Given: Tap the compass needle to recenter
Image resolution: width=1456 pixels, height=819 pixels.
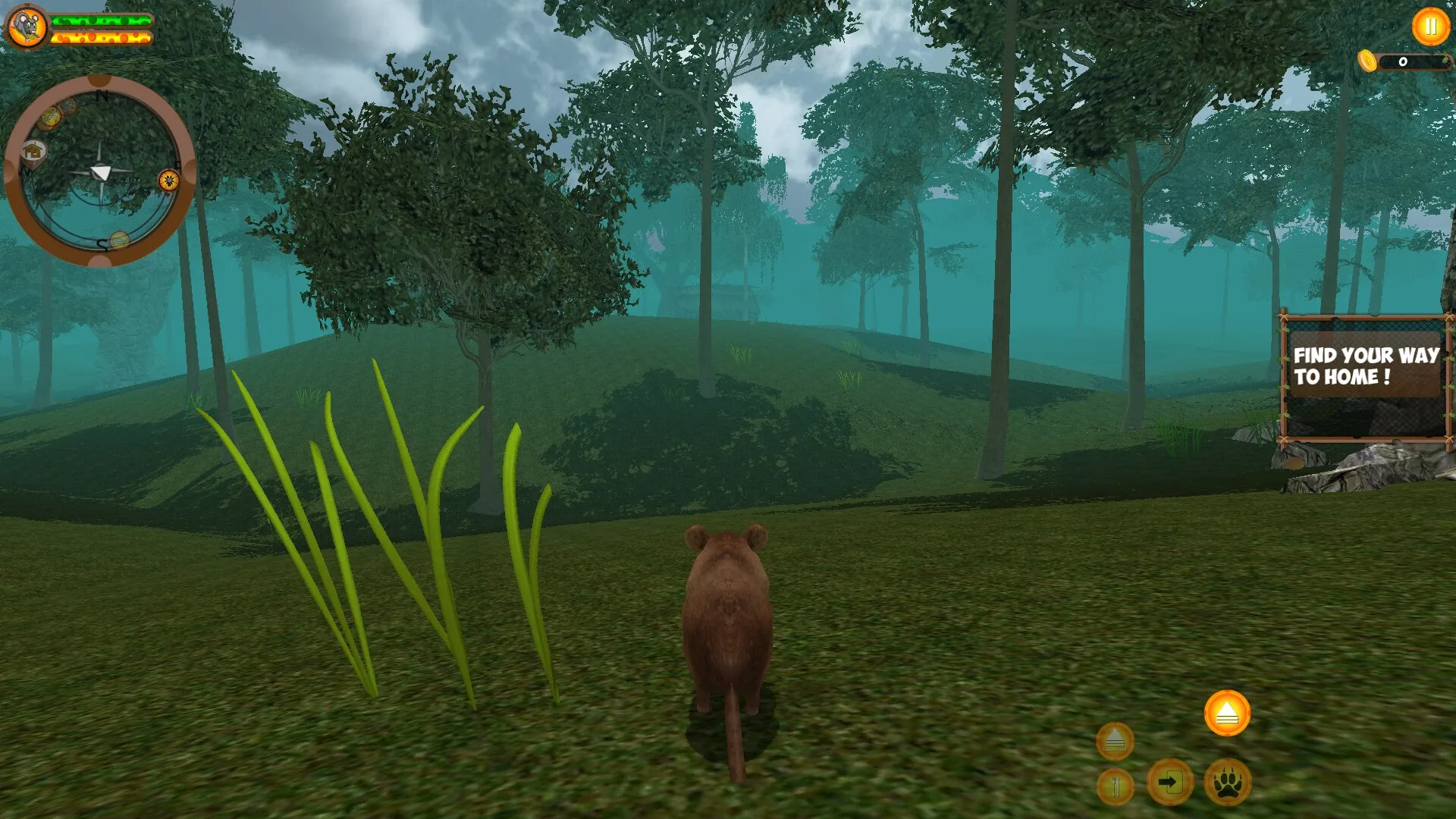Looking at the screenshot, I should click(100, 171).
